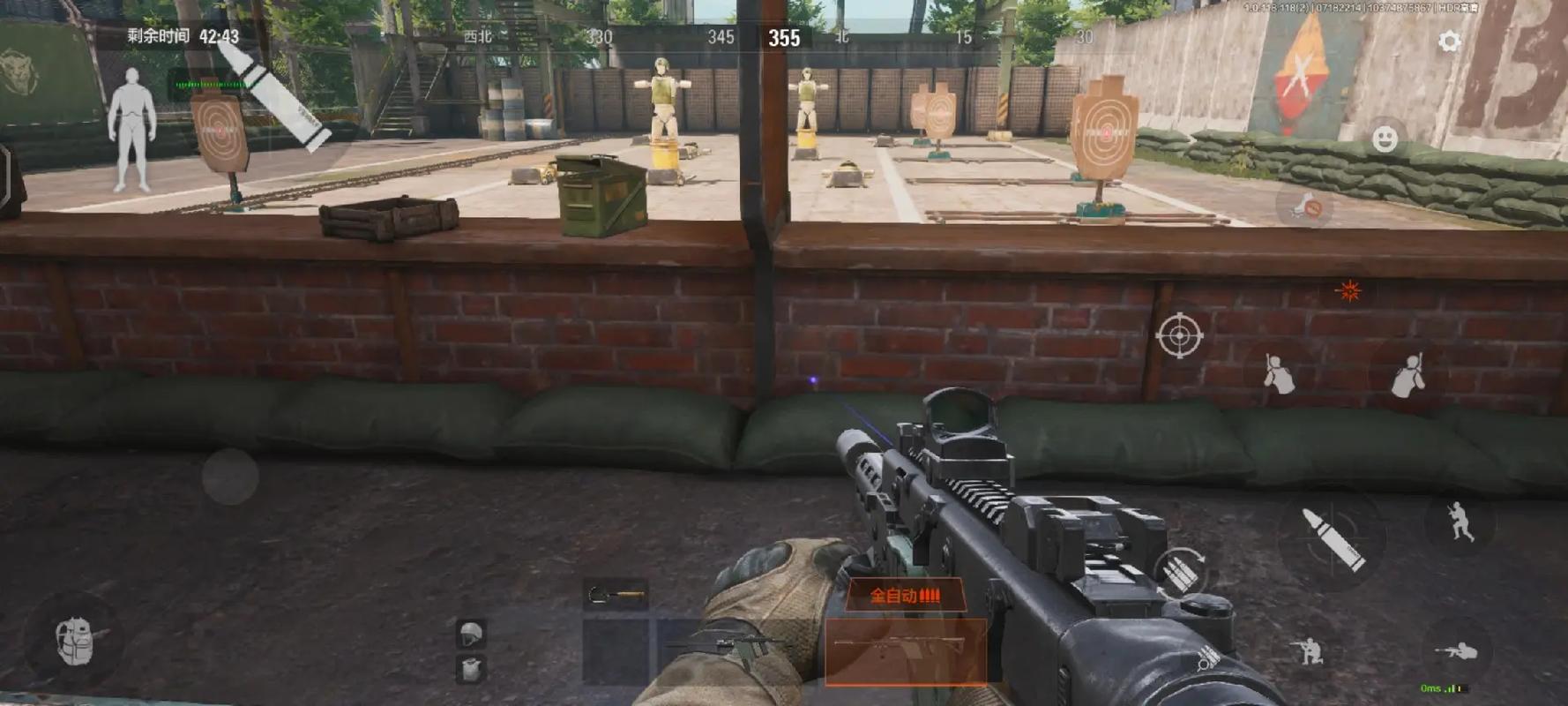Viewport: 1568px width, 706px height.
Task: Select the highlighted orange rifle slot
Action: point(905,650)
